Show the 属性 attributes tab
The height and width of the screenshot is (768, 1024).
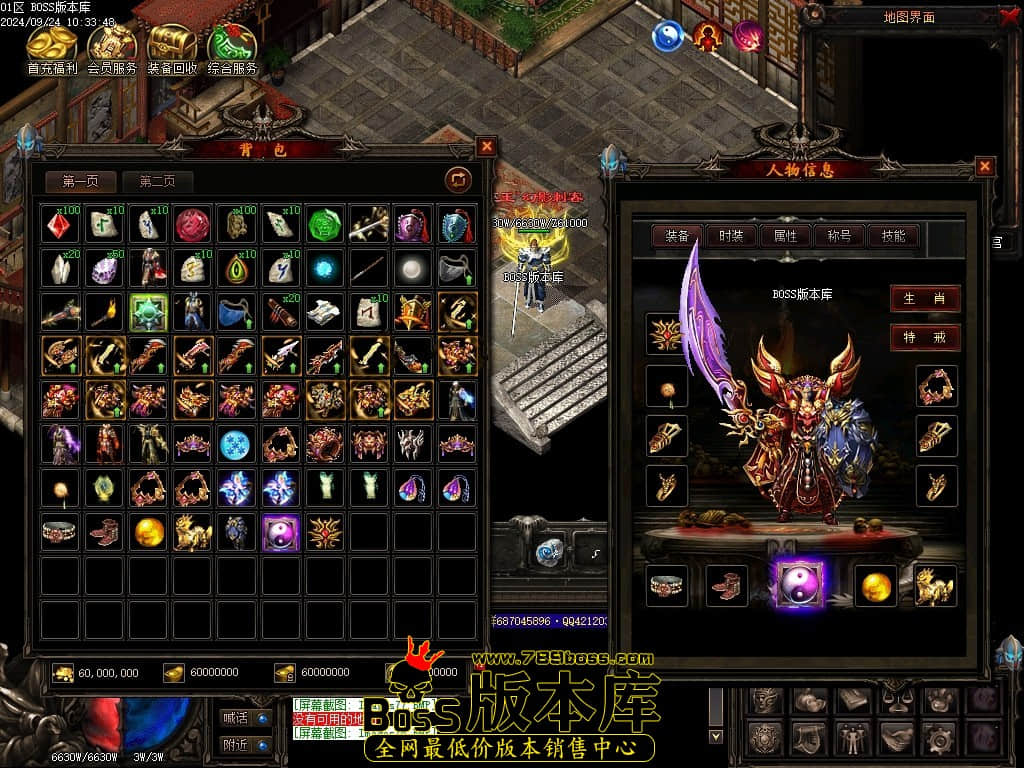[x=785, y=236]
